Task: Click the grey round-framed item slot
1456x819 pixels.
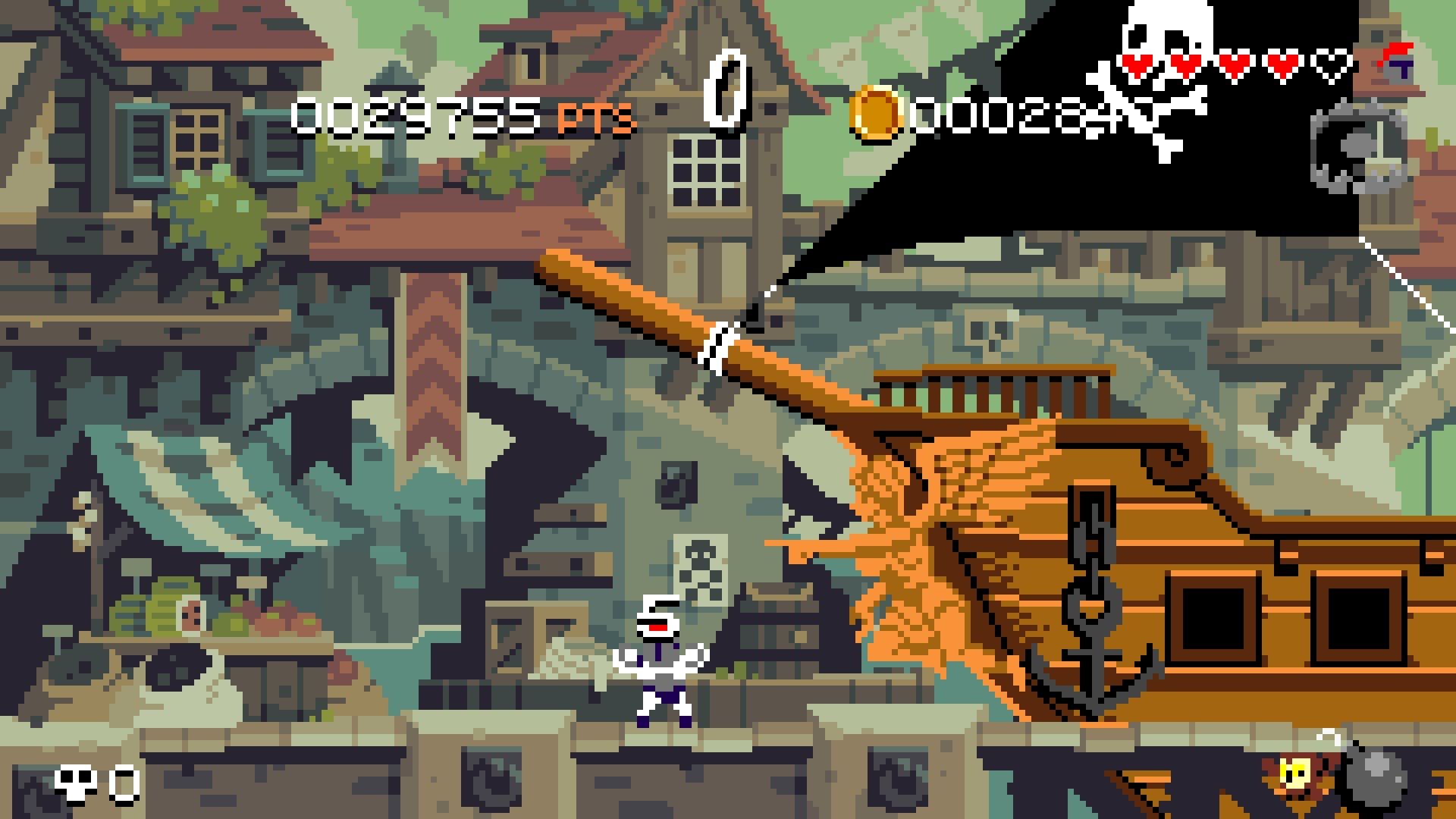Action: 1357,148
